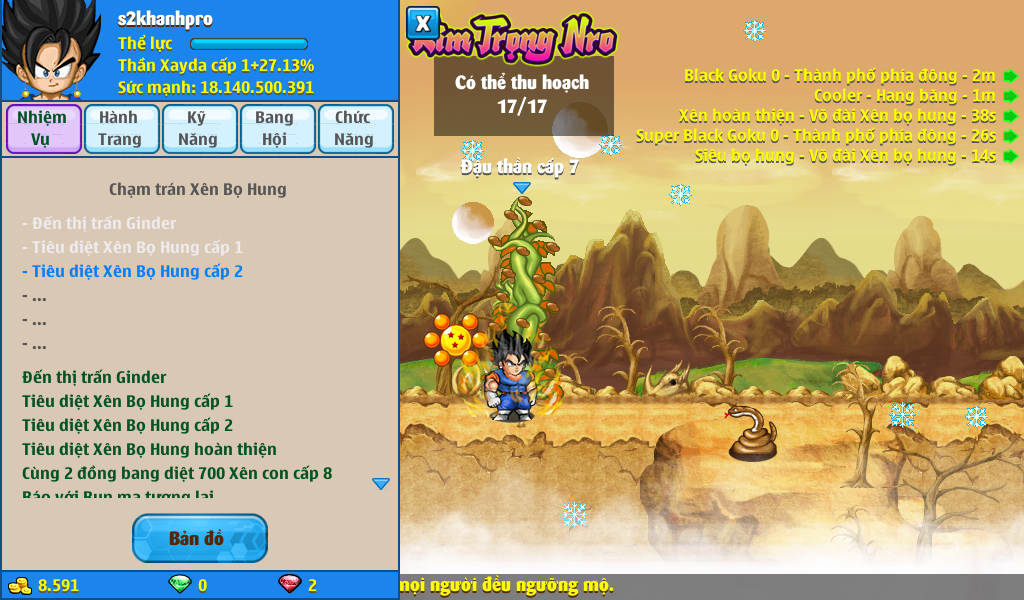The height and width of the screenshot is (600, 1024).
Task: Select the Xên hoàn thiện boss alert
Action: pos(1011,116)
